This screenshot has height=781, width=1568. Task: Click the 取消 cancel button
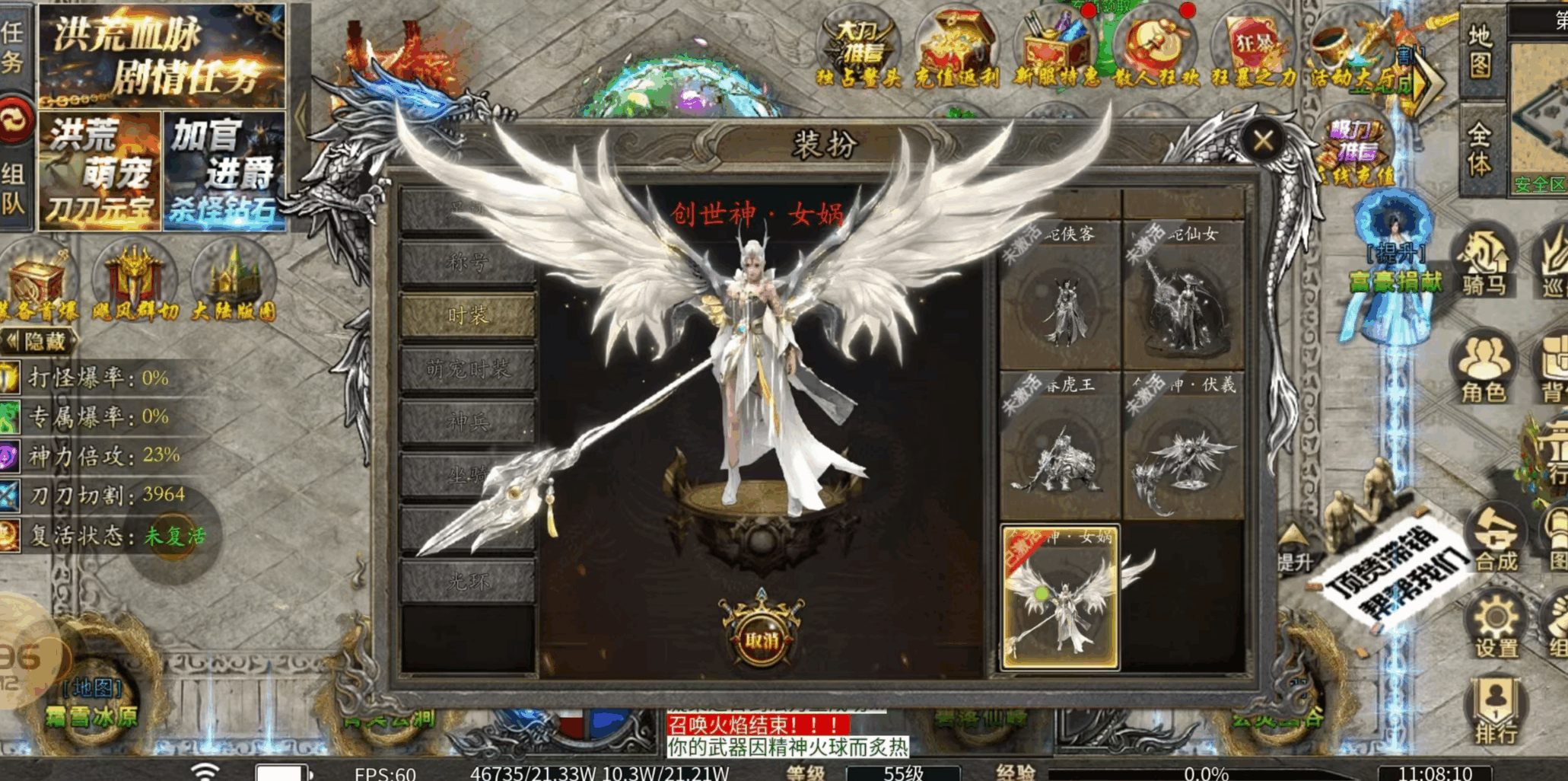click(762, 638)
